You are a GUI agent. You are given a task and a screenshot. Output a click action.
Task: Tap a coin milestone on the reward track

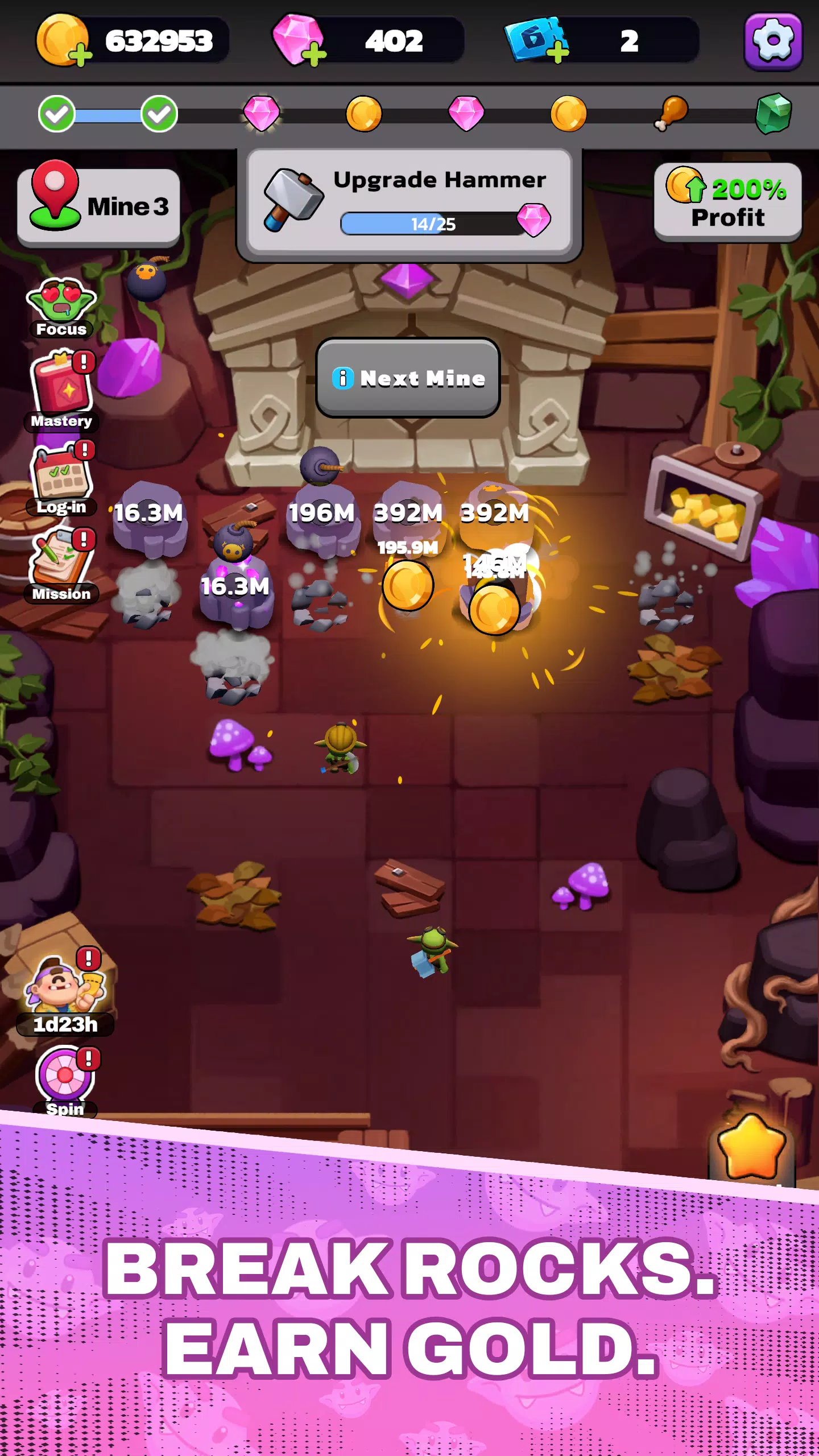(364, 114)
